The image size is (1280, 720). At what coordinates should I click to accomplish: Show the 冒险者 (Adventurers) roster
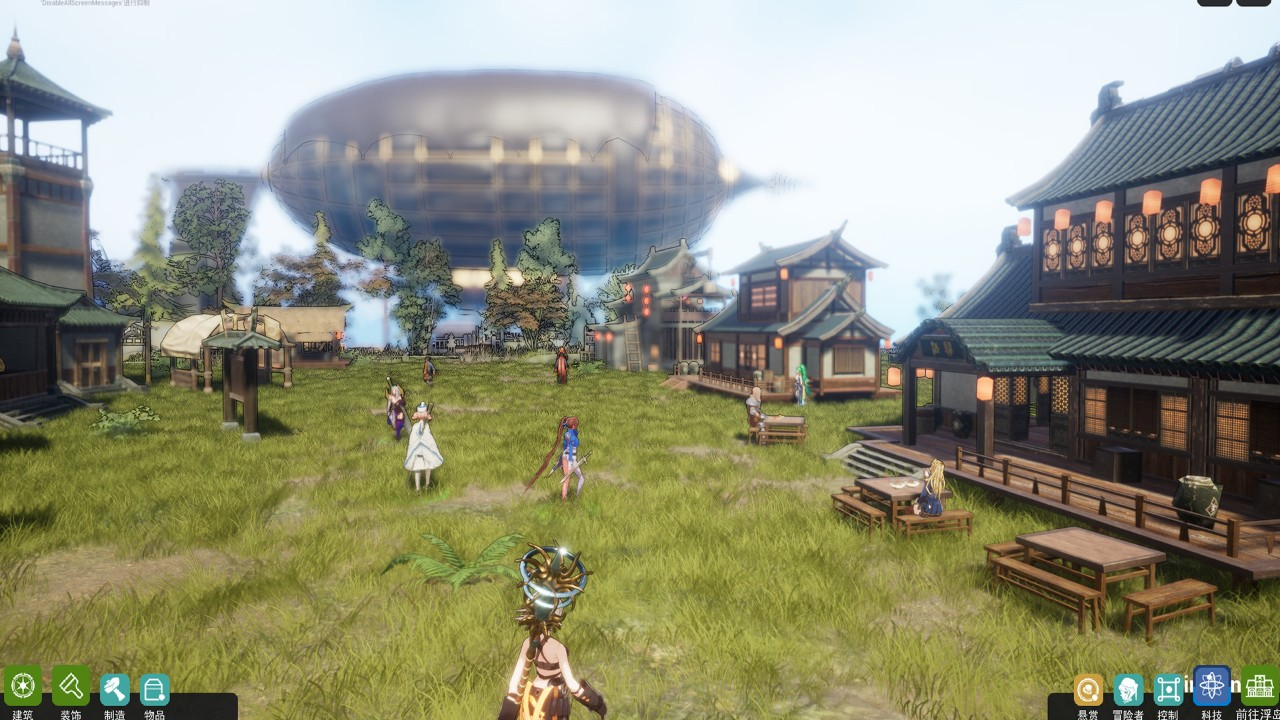pyautogui.click(x=1128, y=690)
